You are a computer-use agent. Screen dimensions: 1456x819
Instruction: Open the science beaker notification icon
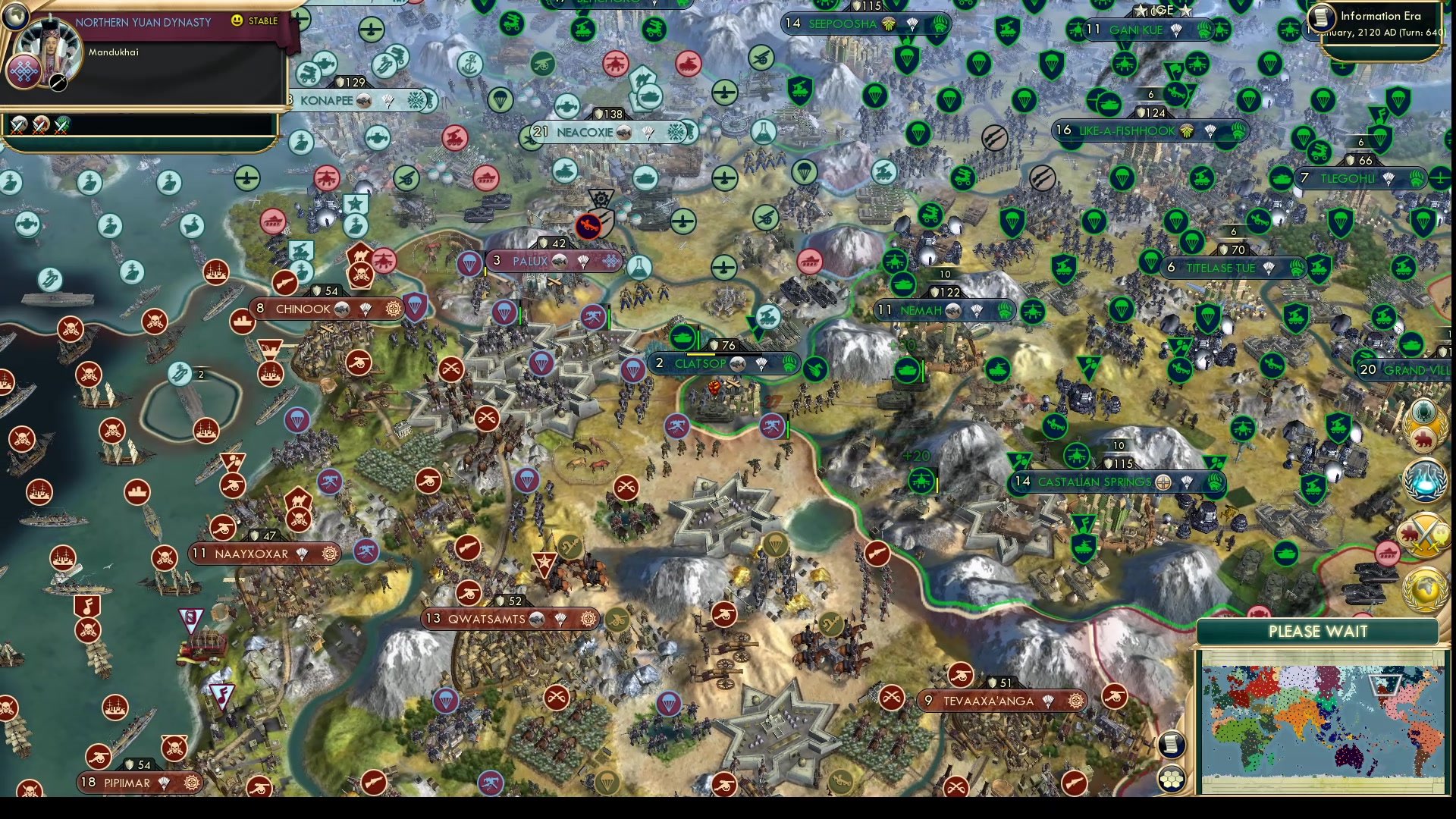point(1426,481)
